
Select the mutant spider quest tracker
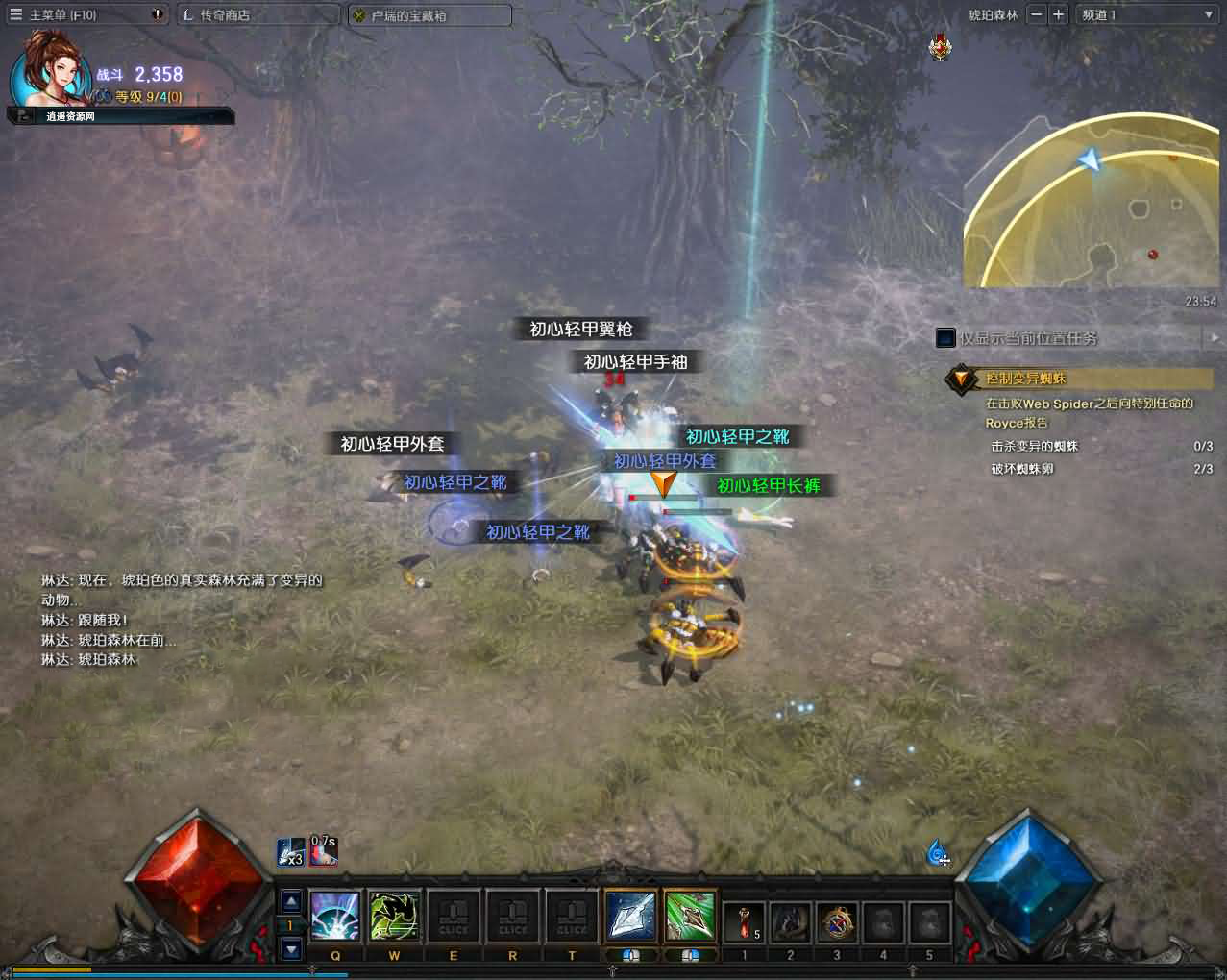1024,379
